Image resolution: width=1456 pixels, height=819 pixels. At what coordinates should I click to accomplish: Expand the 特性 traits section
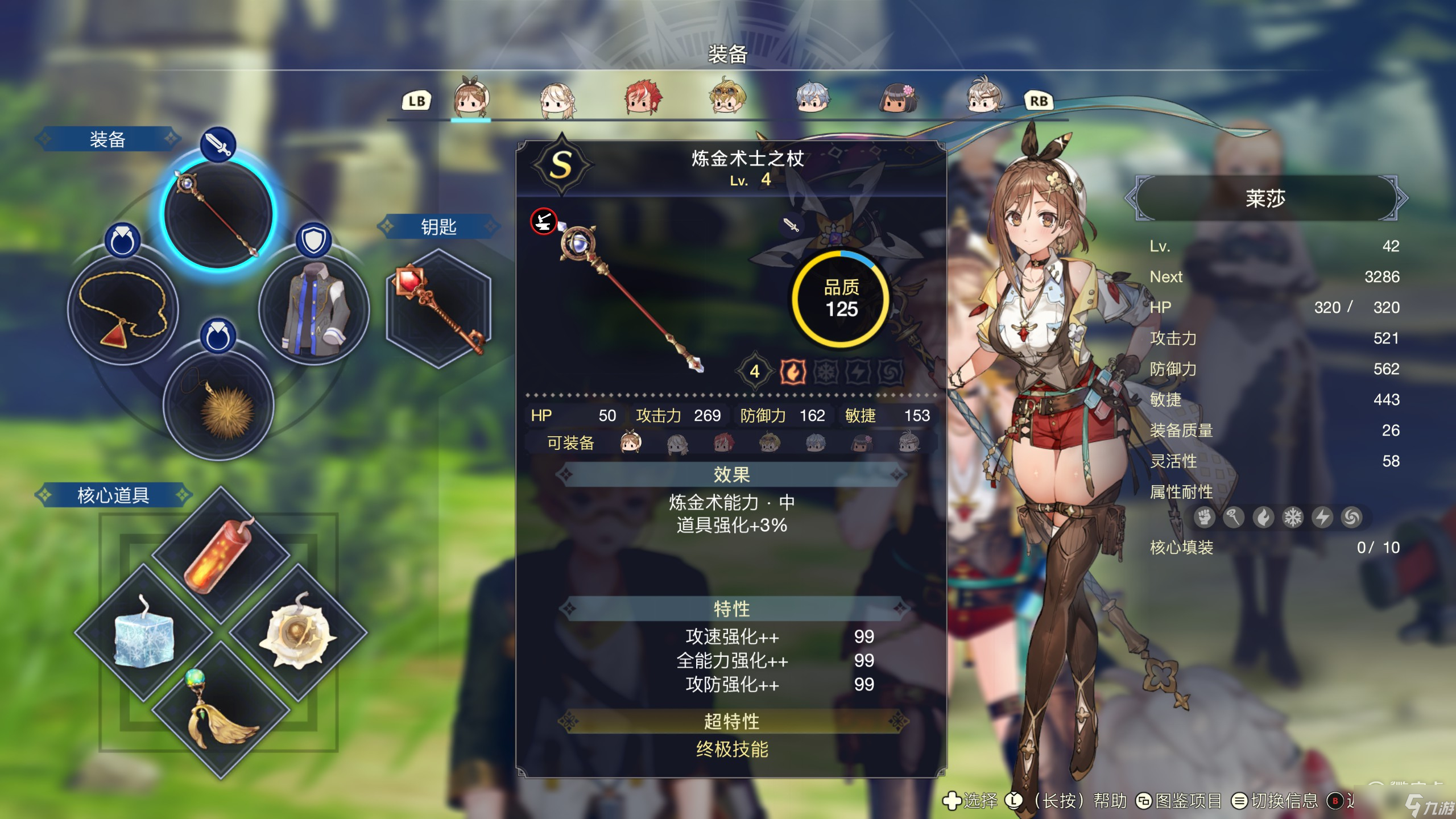(x=731, y=609)
